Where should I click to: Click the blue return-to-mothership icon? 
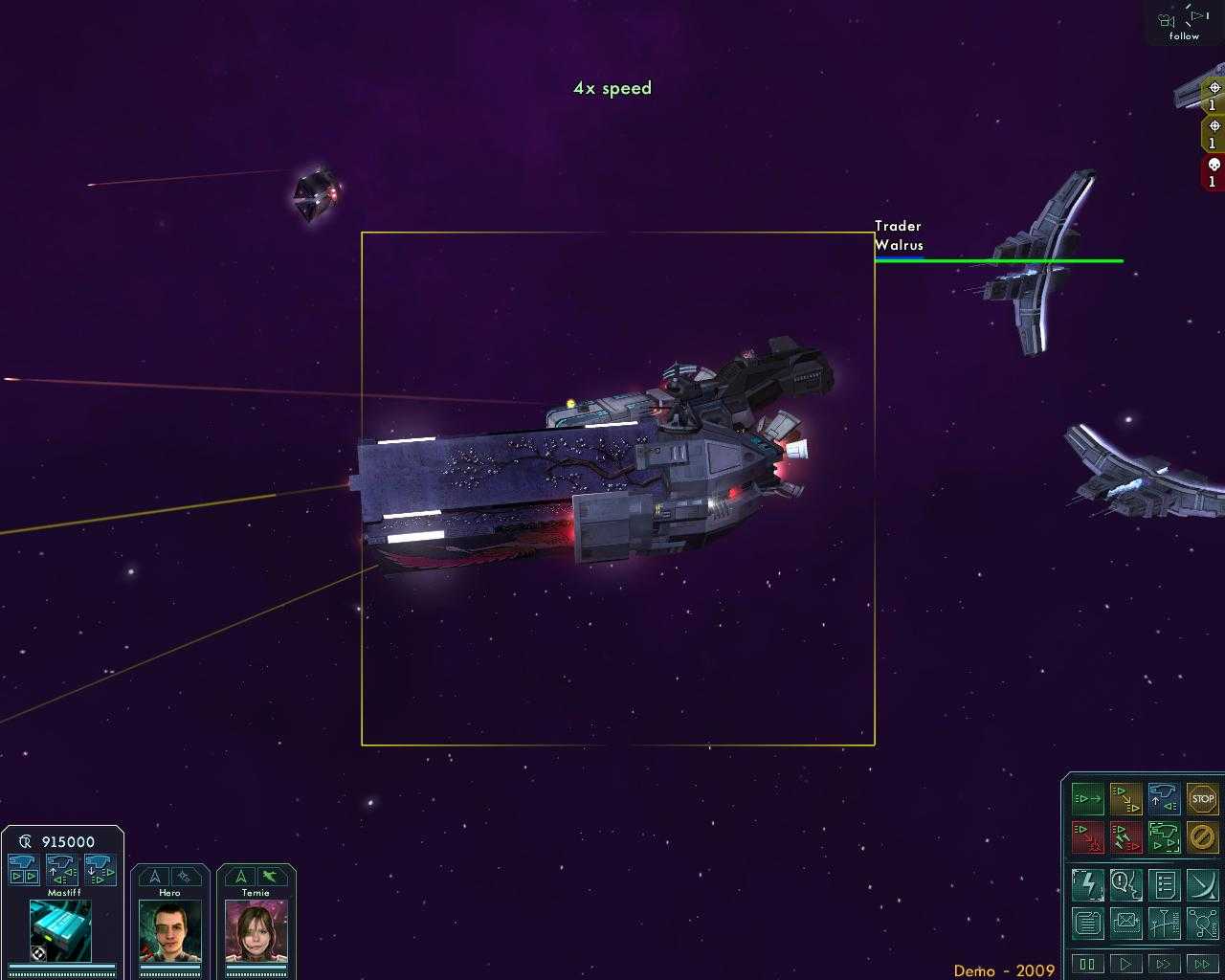tap(1165, 798)
